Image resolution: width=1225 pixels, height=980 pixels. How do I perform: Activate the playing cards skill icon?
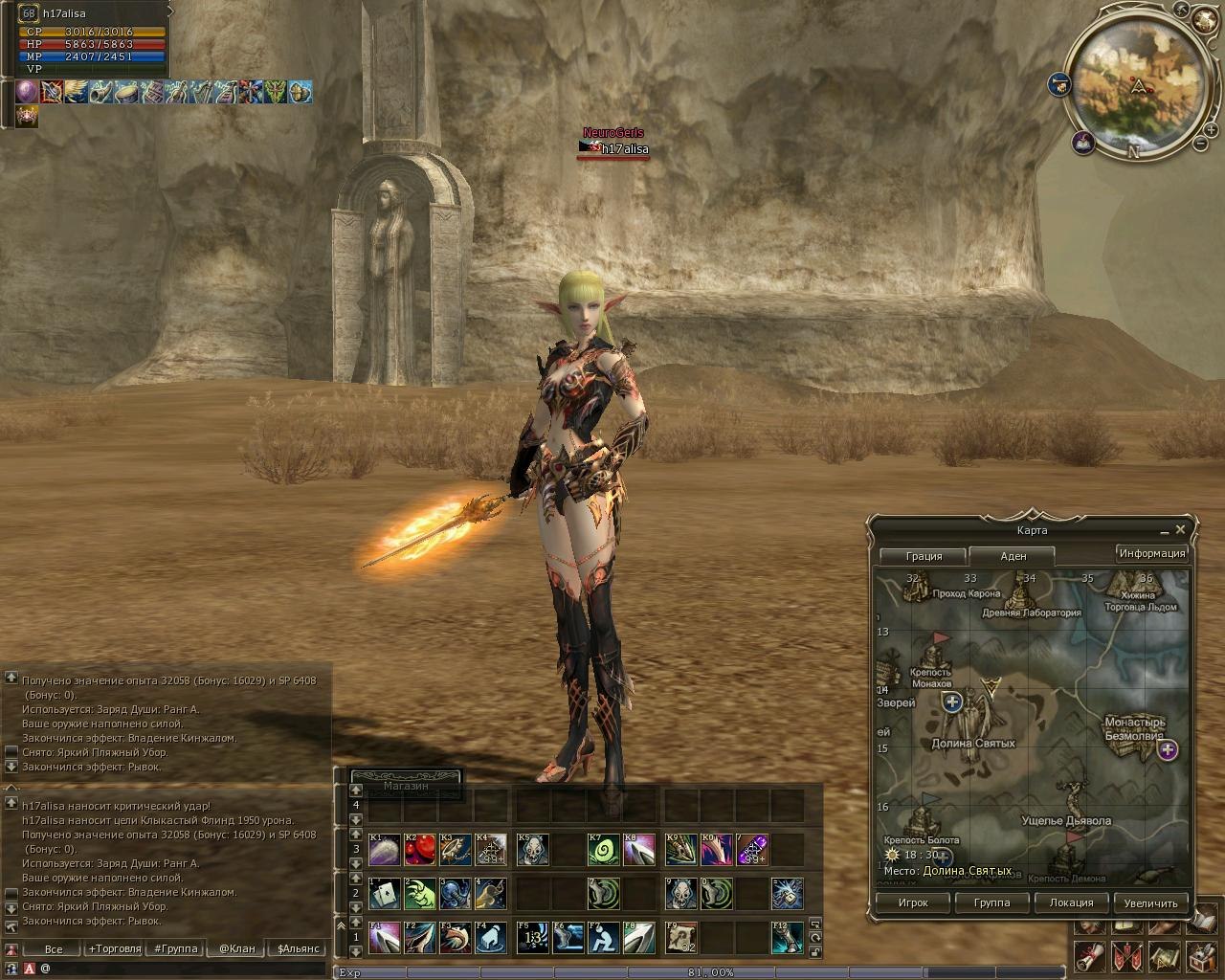click(384, 894)
